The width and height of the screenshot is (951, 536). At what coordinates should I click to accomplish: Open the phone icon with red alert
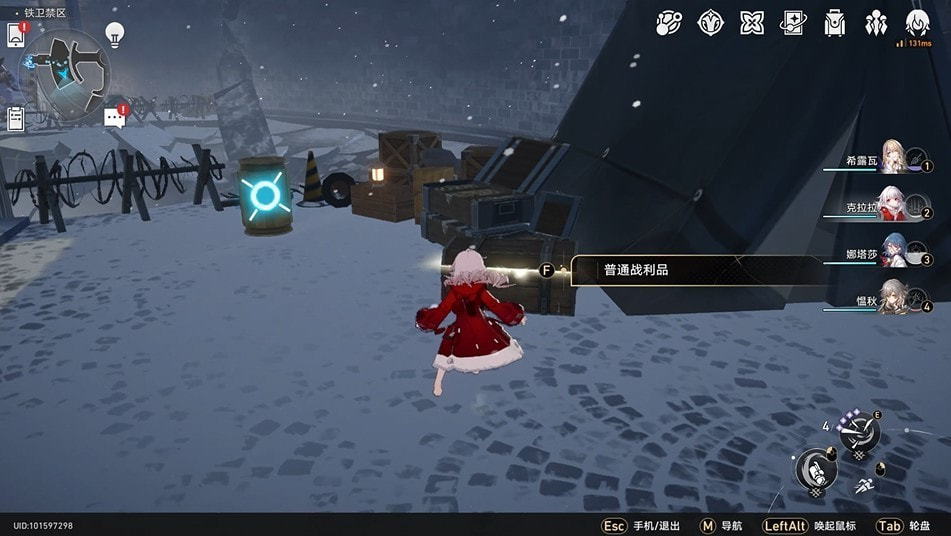16,34
